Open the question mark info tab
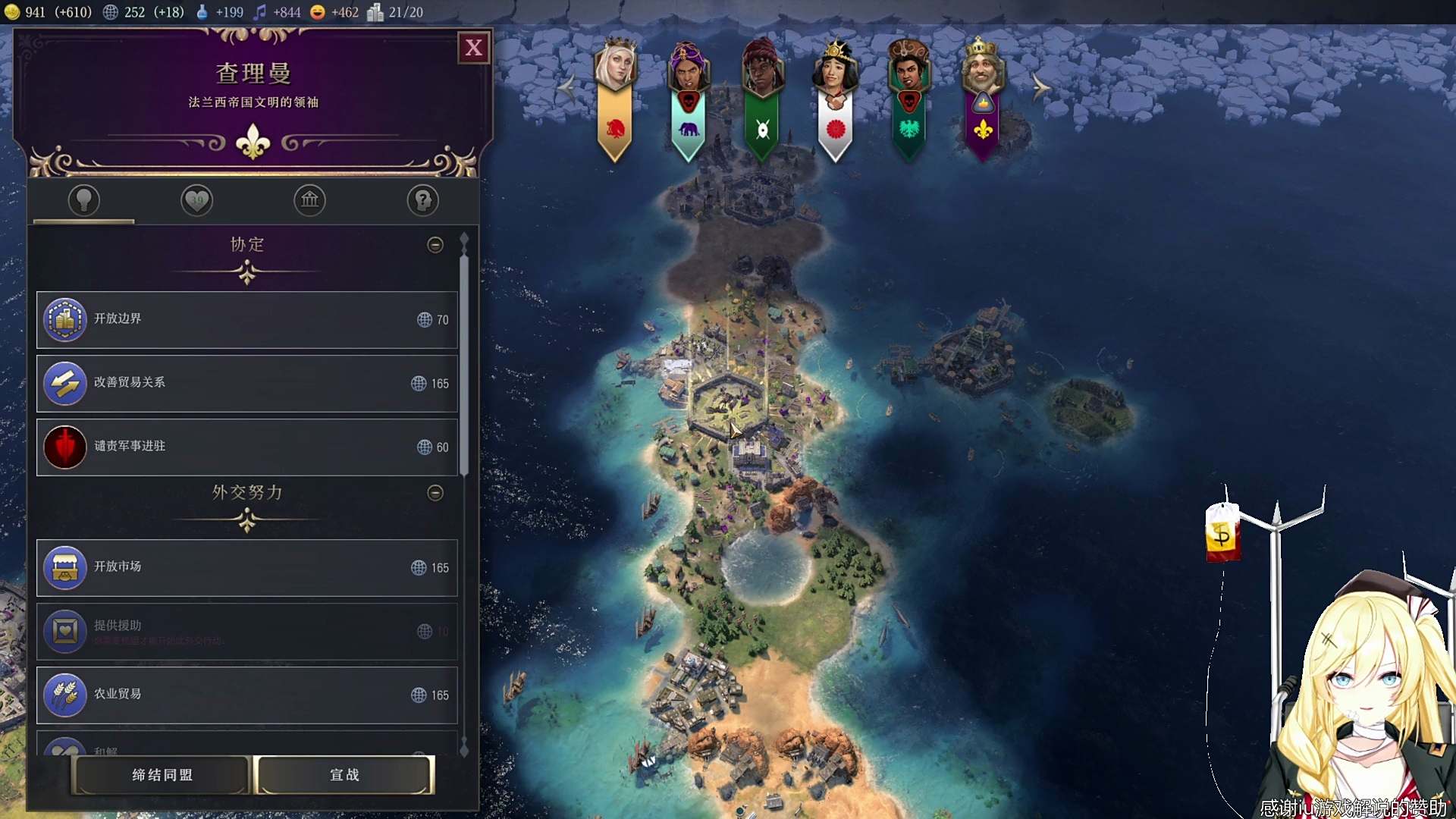 pos(422,200)
